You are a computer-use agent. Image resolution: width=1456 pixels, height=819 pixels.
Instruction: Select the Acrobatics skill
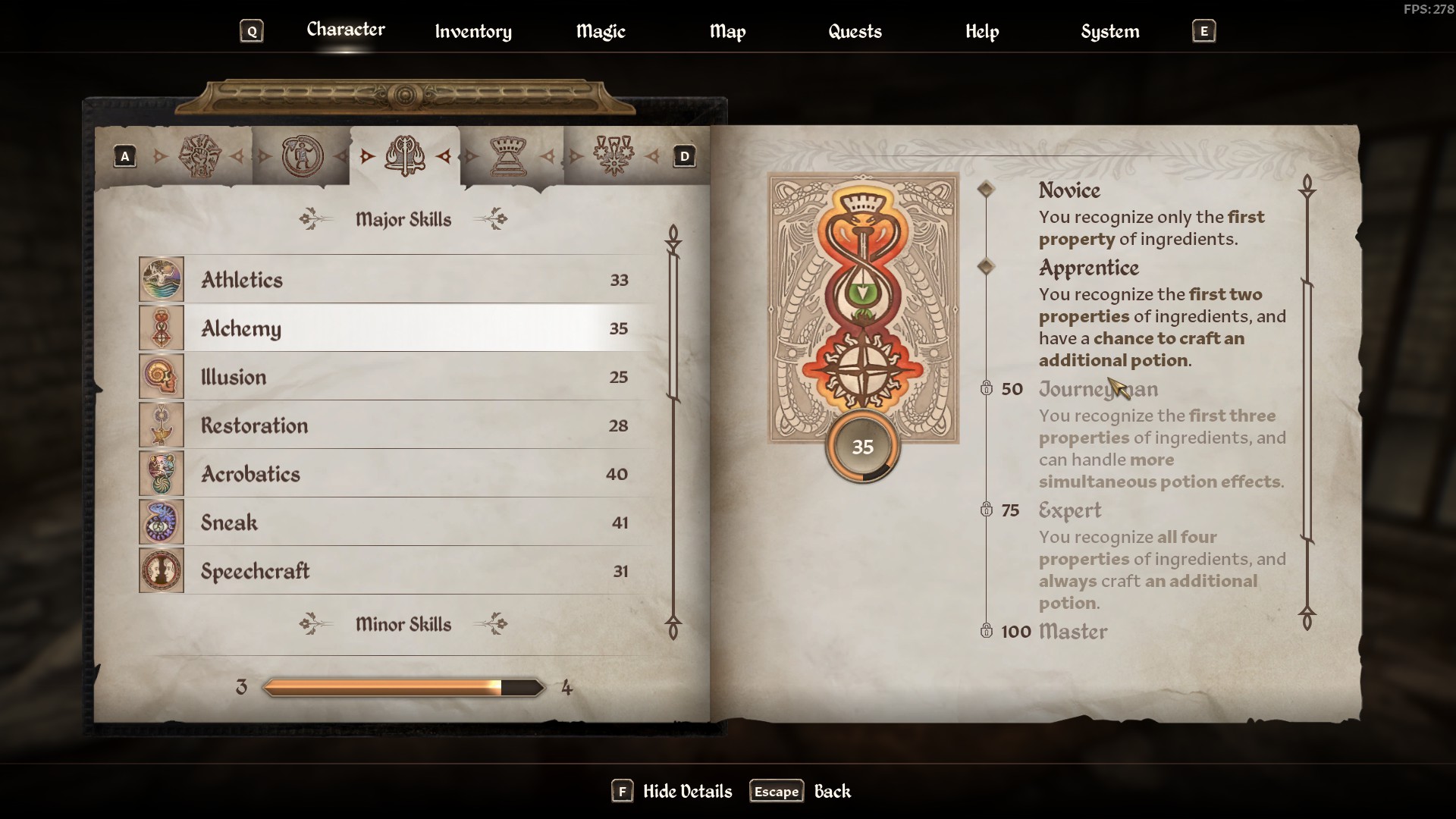pos(394,474)
